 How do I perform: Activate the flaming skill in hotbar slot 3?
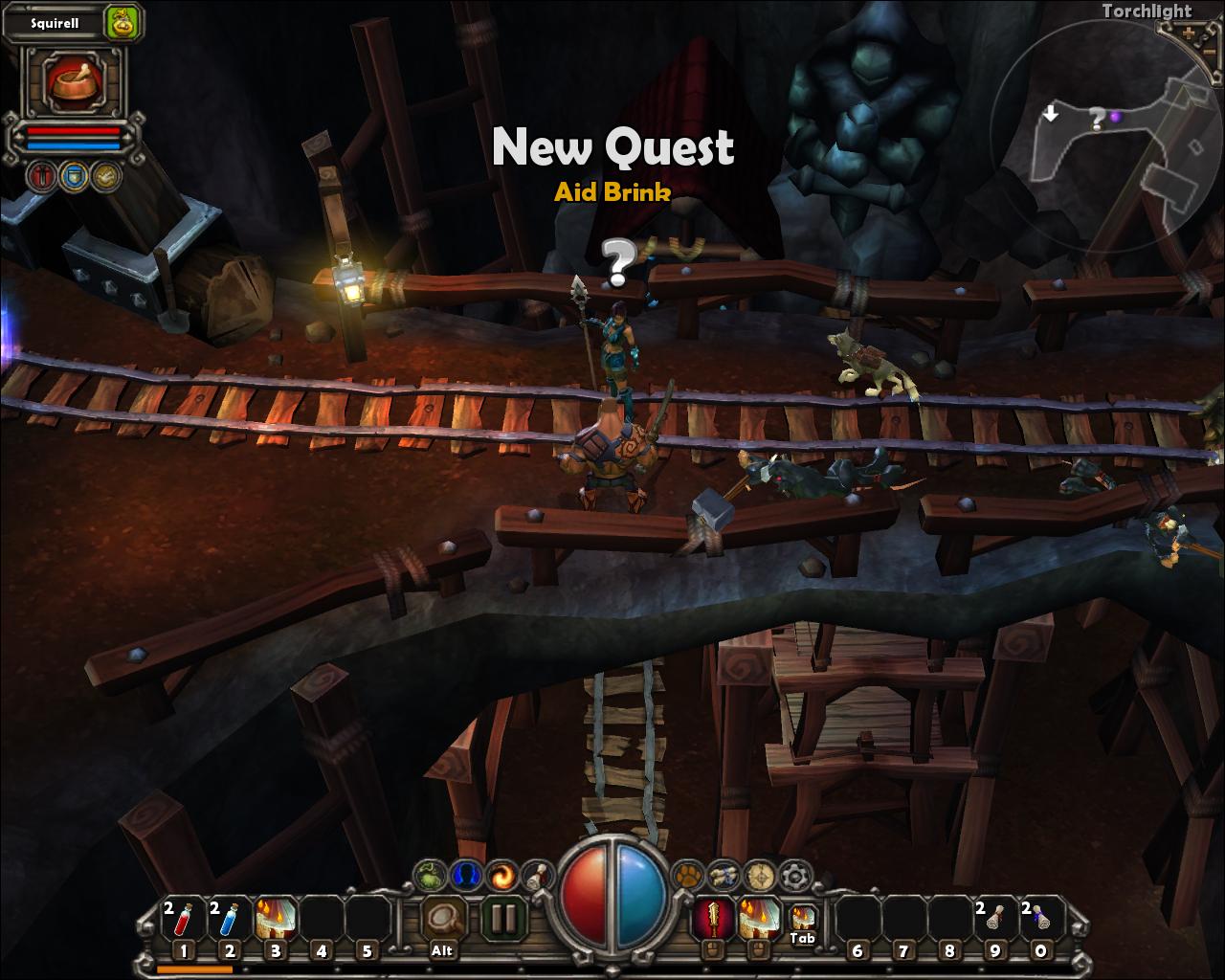276,920
